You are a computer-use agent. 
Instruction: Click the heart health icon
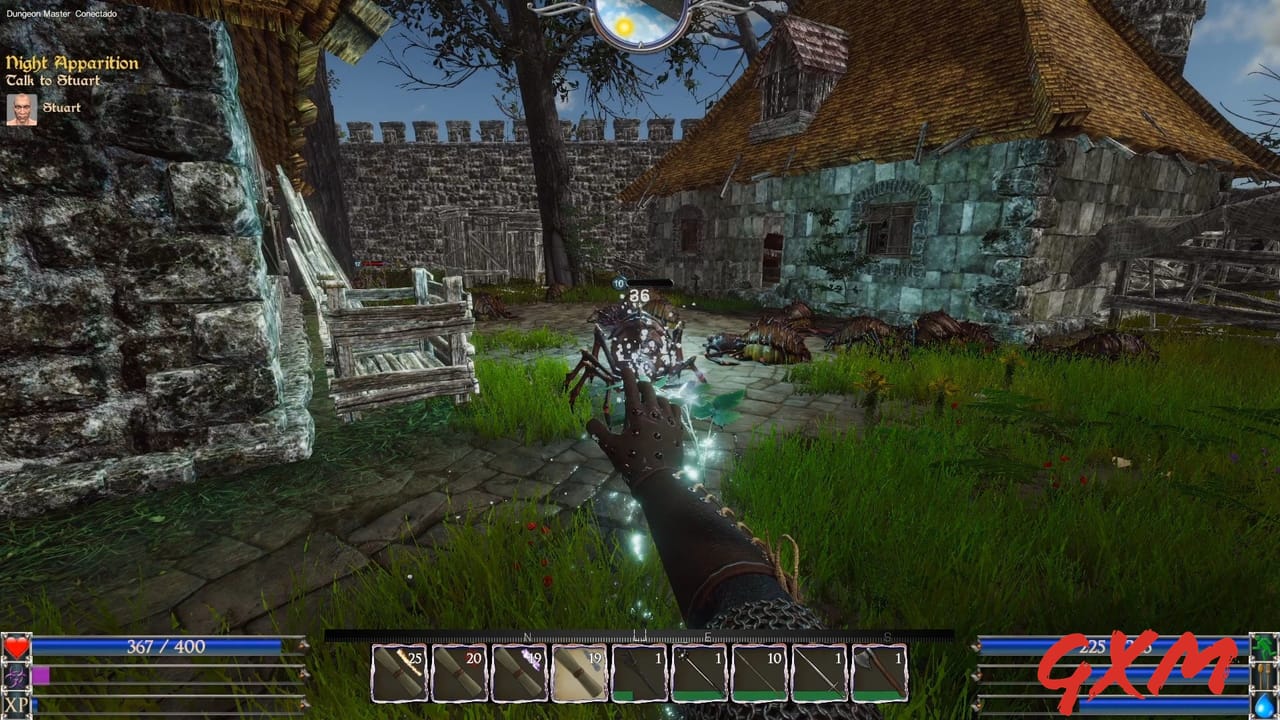pyautogui.click(x=17, y=647)
